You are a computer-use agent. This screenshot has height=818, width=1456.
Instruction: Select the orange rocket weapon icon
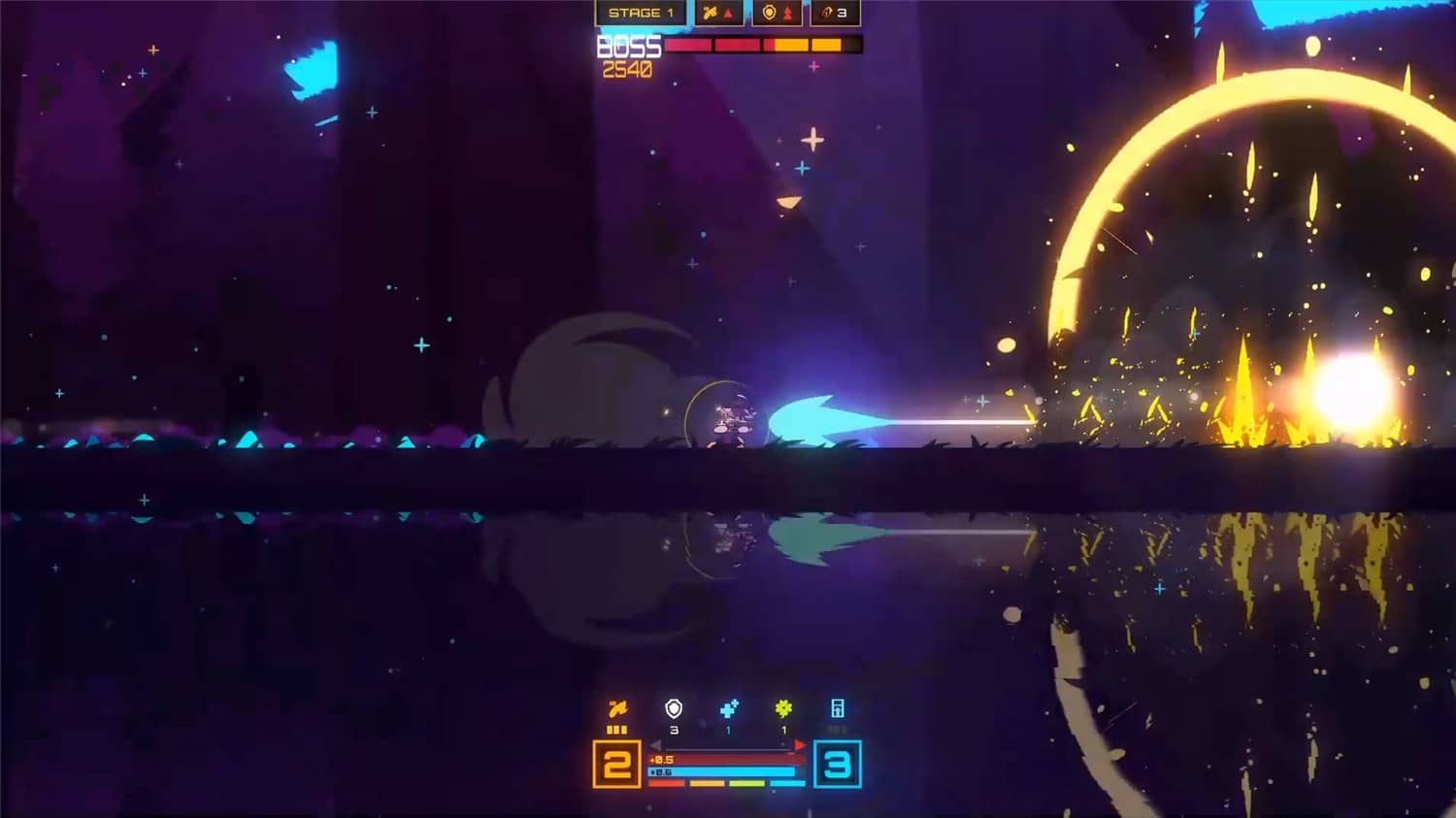point(617,709)
